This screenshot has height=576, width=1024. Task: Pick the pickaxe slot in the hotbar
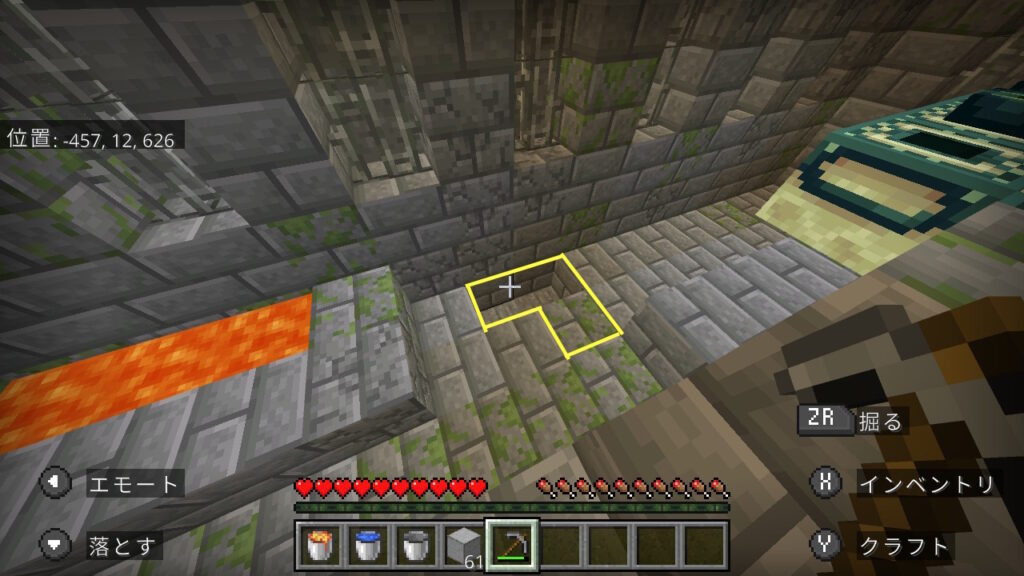point(512,544)
